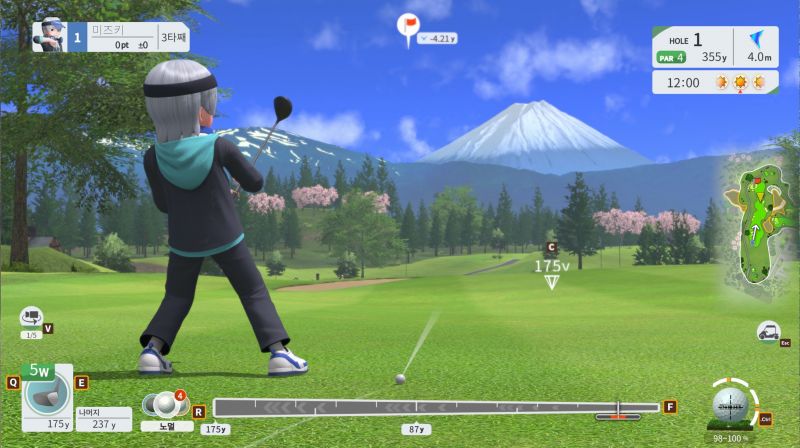Click the camera view switch icon
Image resolution: width=800 pixels, height=448 pixels.
[31, 317]
